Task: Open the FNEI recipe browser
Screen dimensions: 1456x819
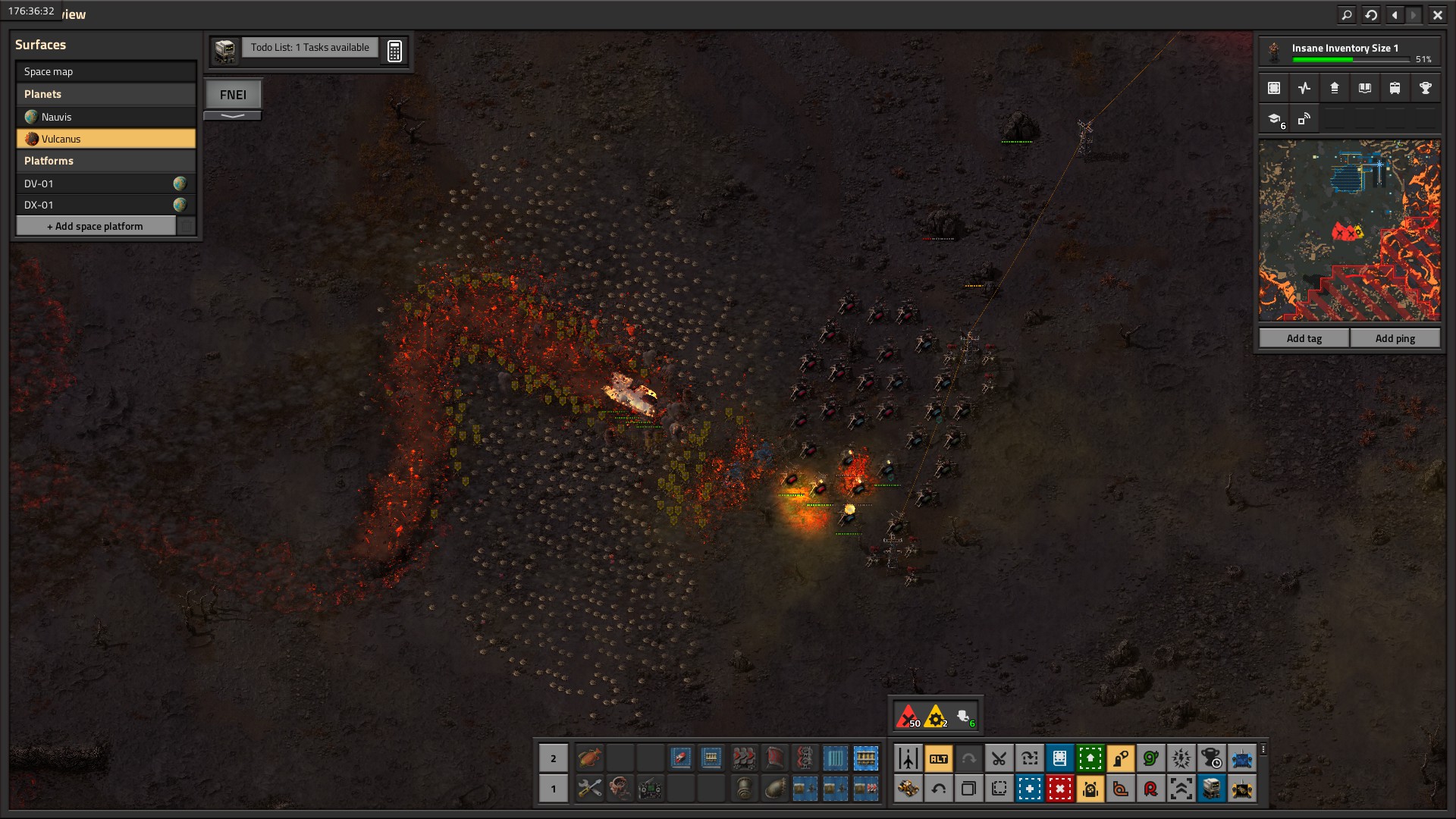Action: coord(233,95)
